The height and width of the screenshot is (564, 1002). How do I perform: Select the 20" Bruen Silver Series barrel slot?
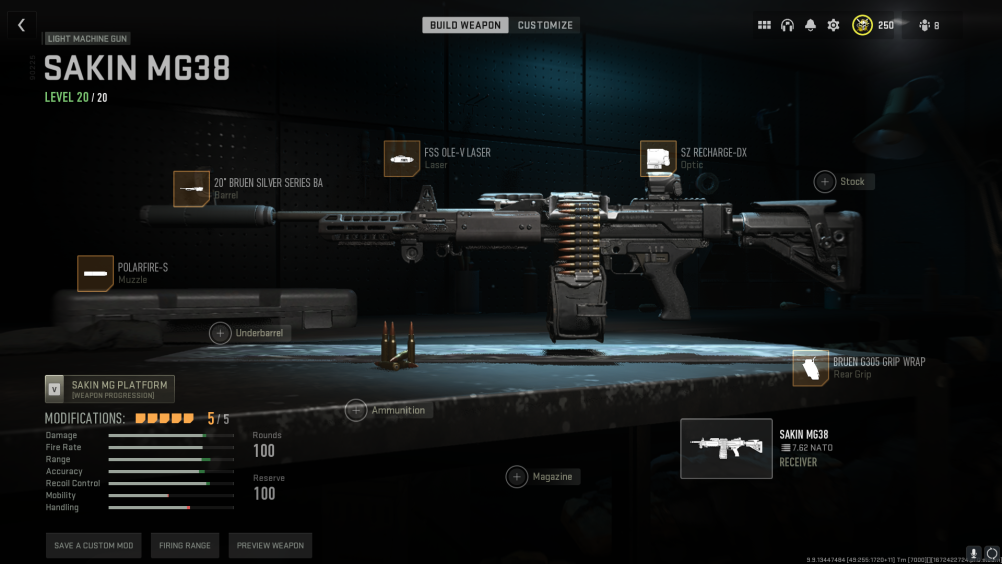(x=191, y=189)
